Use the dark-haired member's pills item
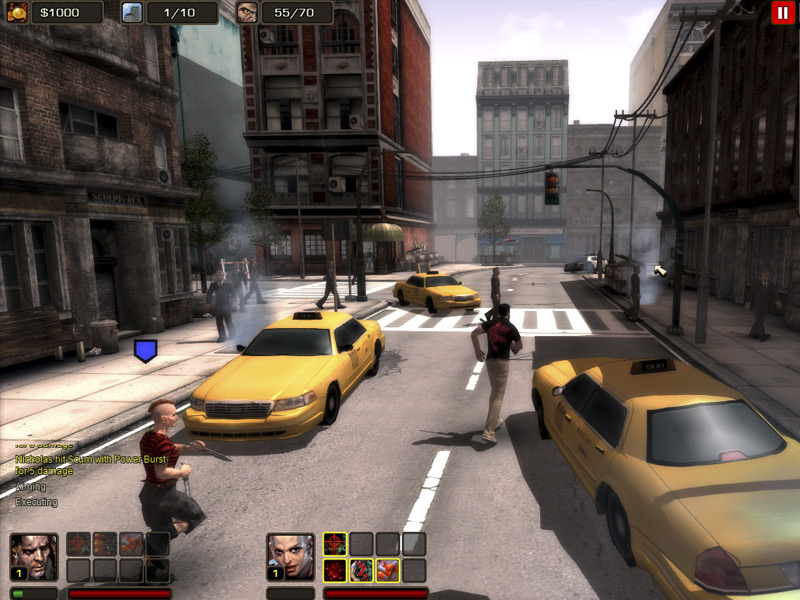Screen dimensions: 800x600 (x=131, y=544)
